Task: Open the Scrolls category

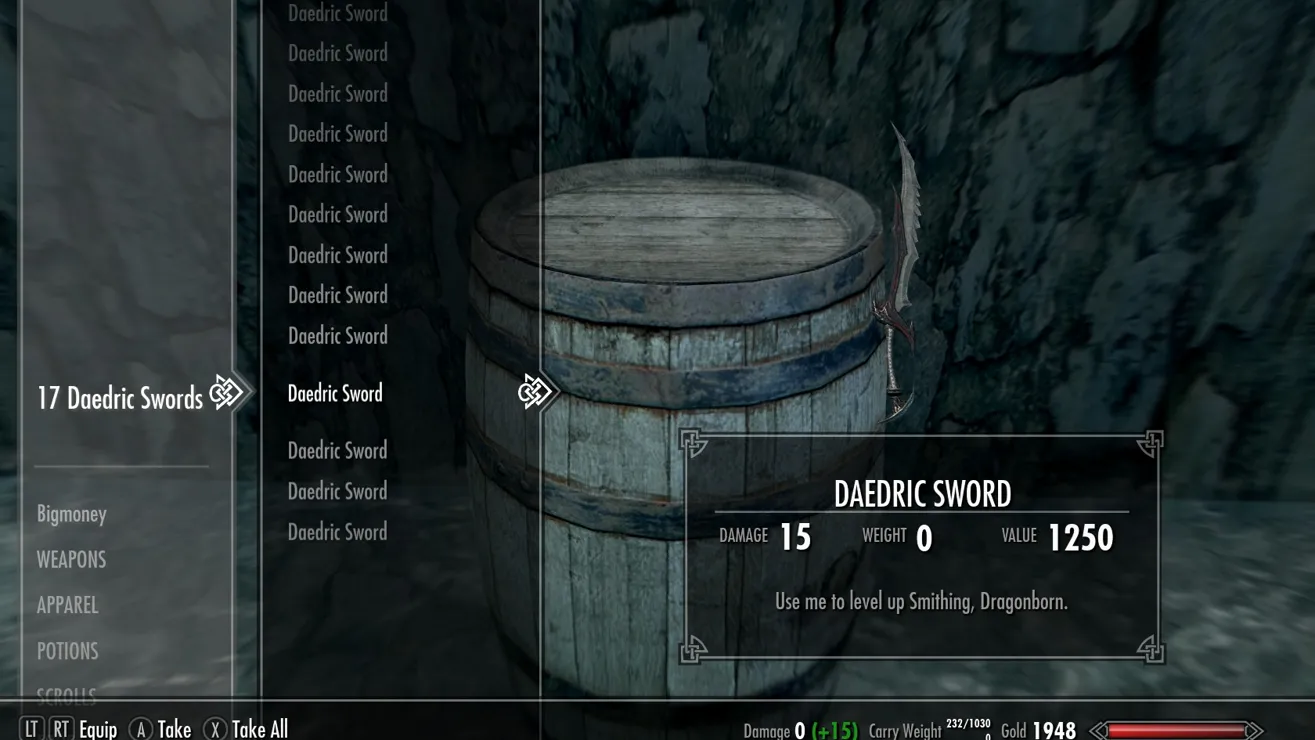Action: click(66, 692)
